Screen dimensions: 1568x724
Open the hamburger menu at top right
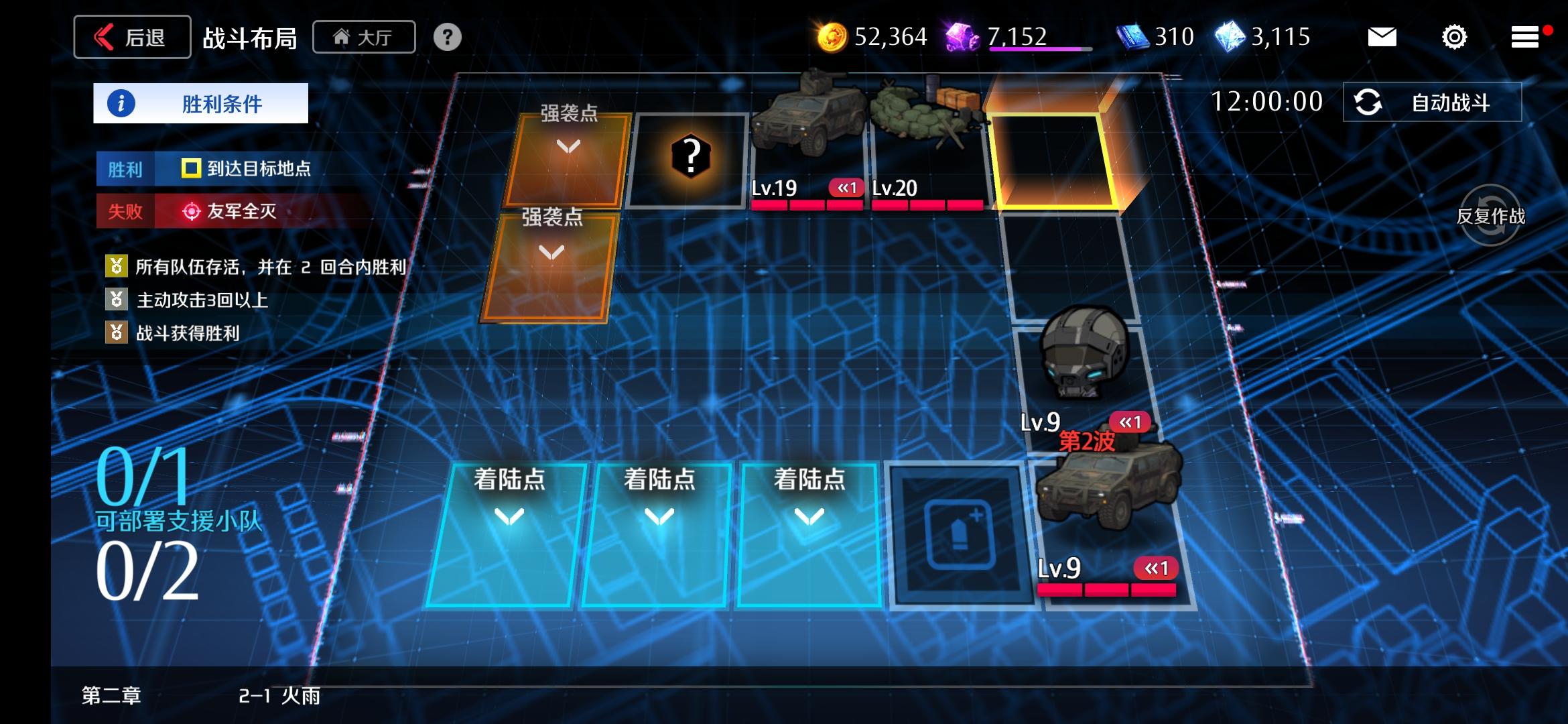[x=1526, y=37]
